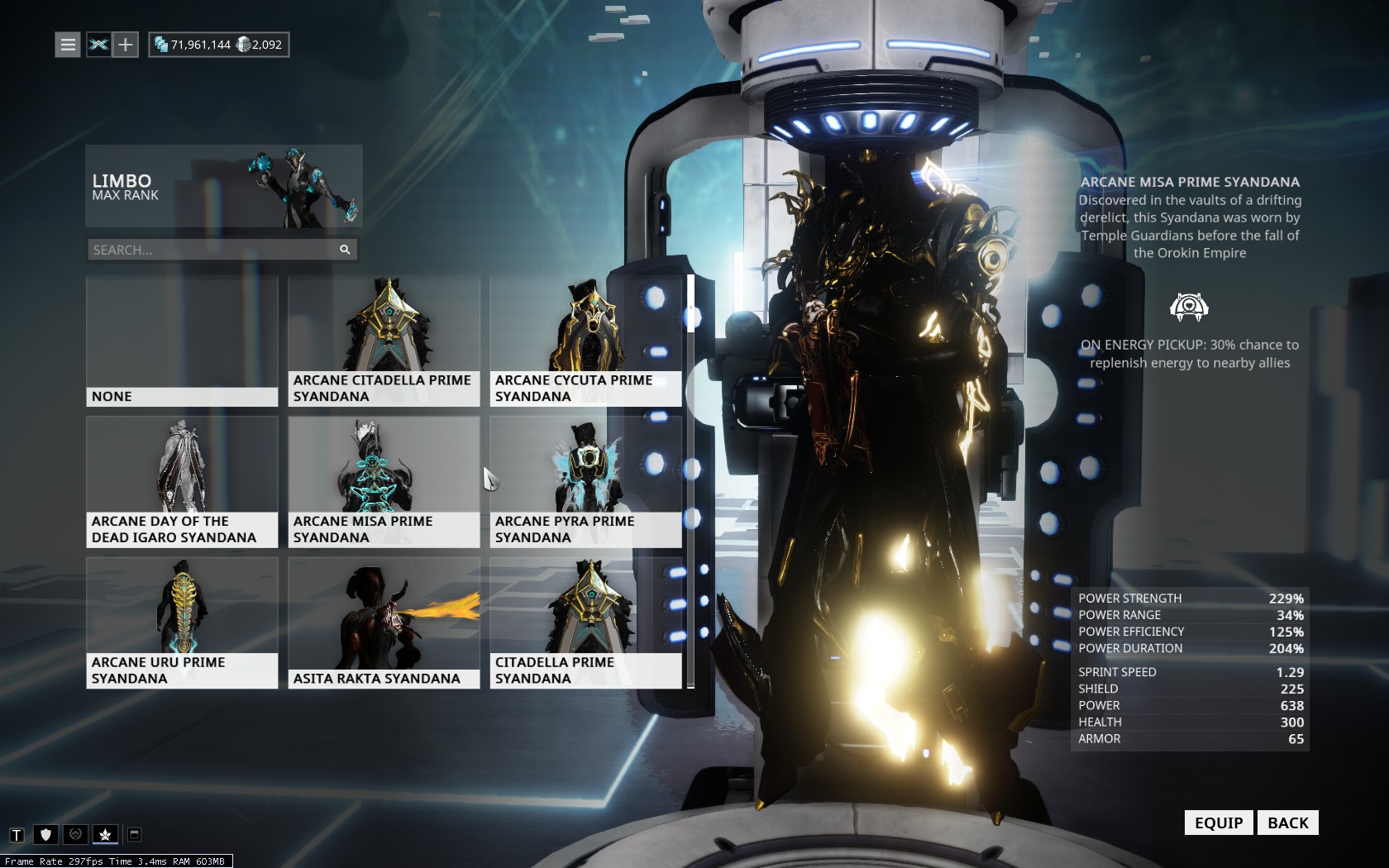Select the non-arcane Citadella Prime Syandana
This screenshot has height=868, width=1389.
point(585,623)
